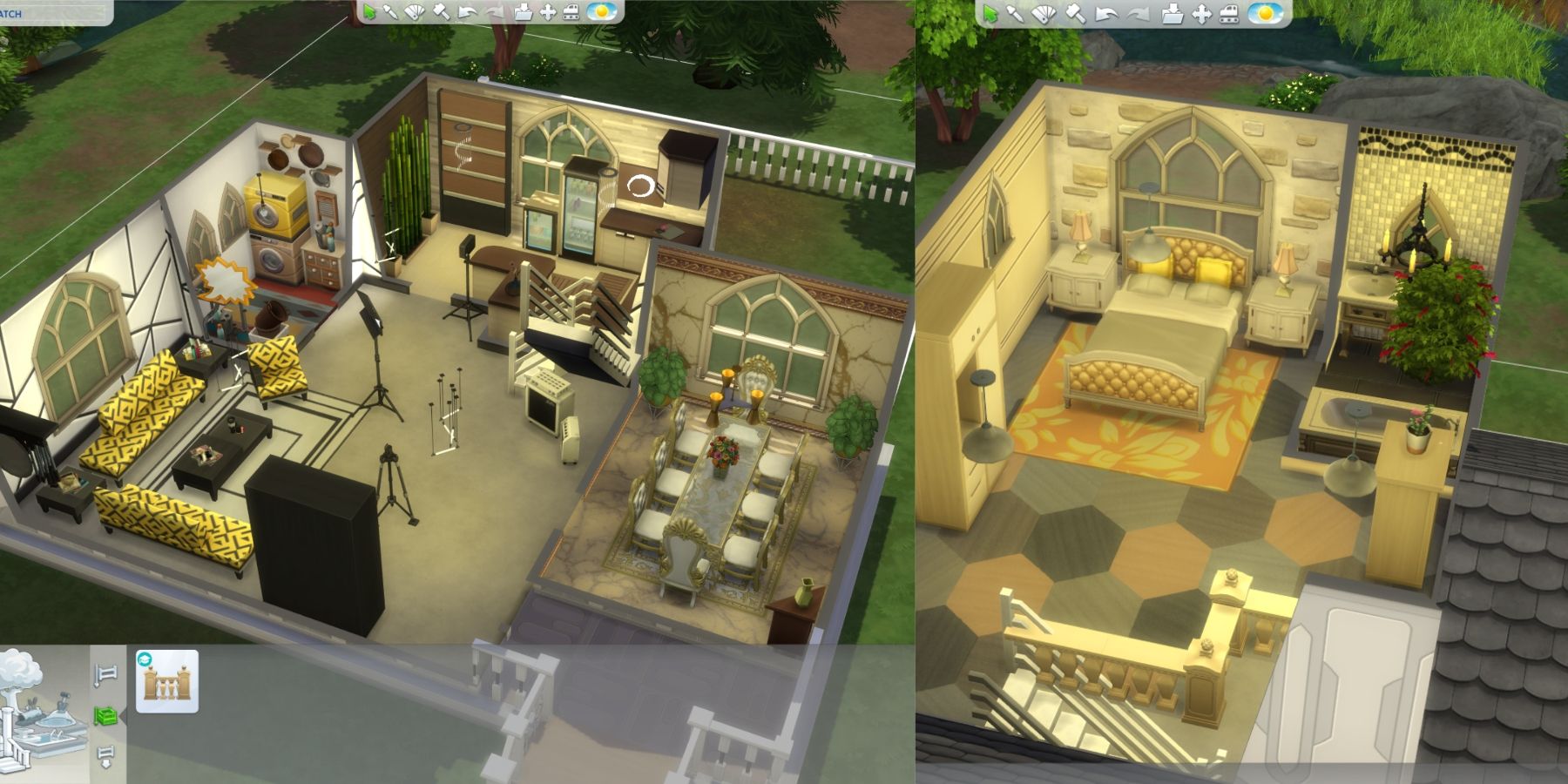Expand the selected railing's options flyout
Image resolution: width=1568 pixels, height=784 pixels.
(124, 716)
